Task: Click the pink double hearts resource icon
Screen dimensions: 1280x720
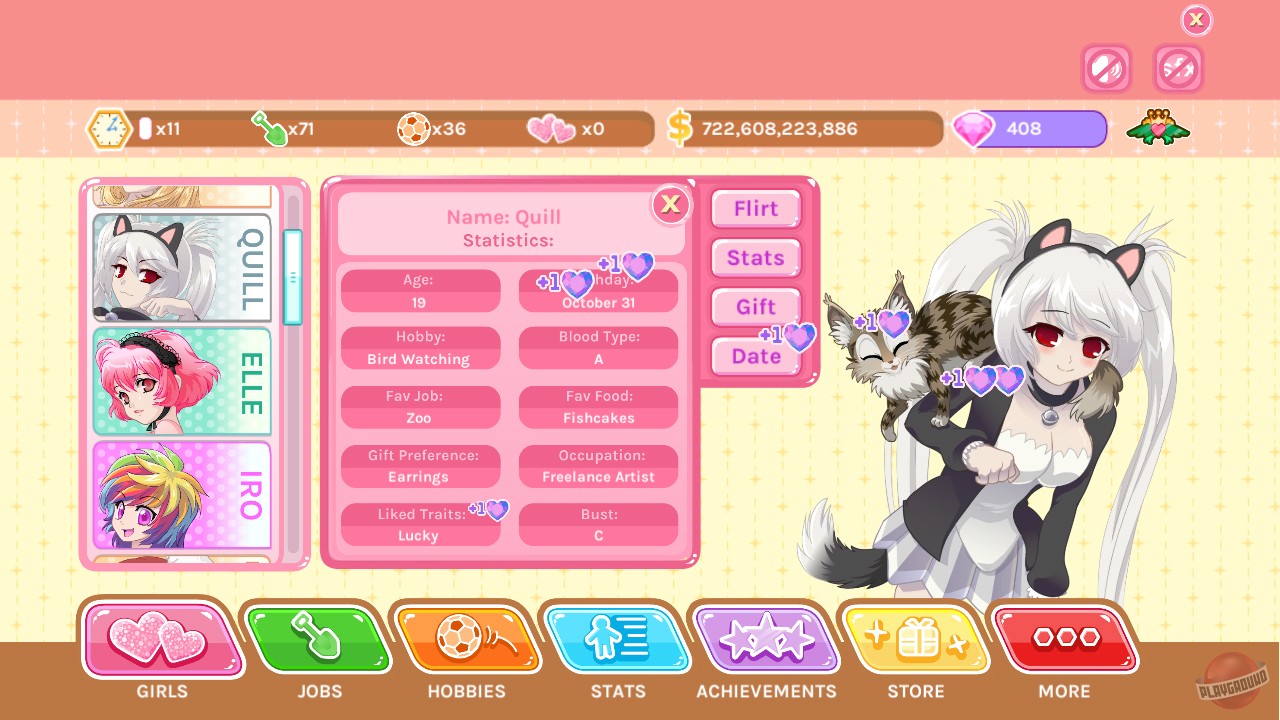Action: coord(552,128)
